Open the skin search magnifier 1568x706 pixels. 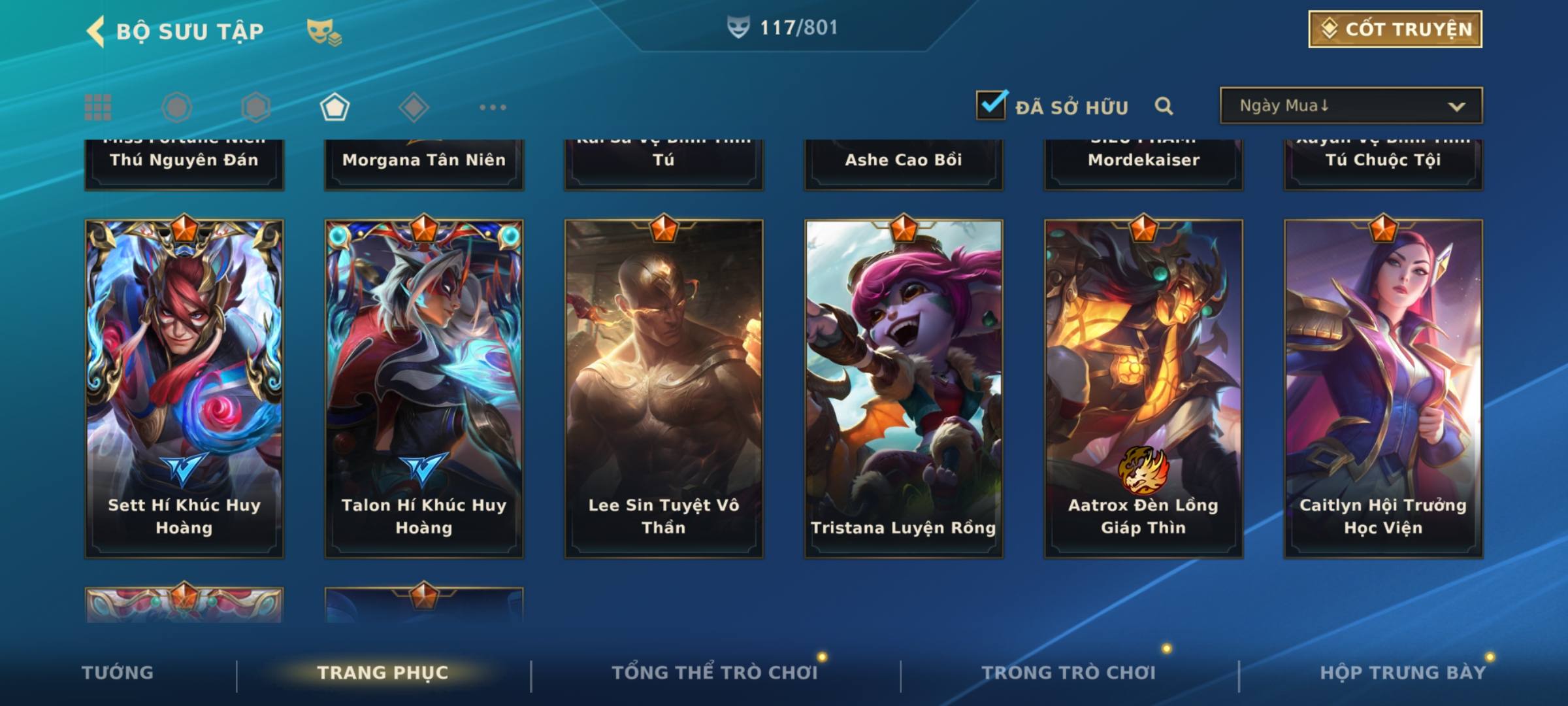click(1164, 106)
